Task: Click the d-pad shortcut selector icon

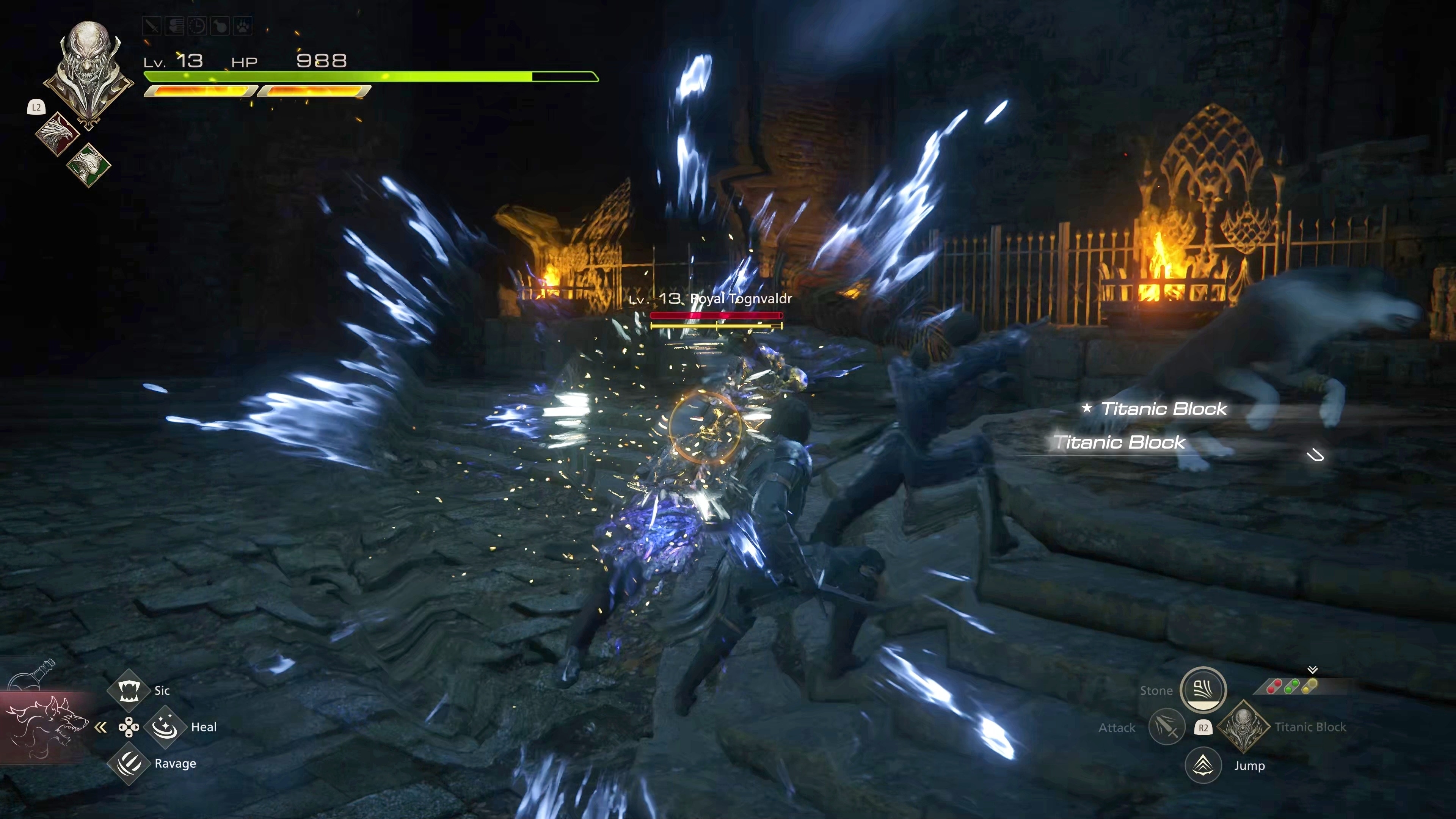Action: (129, 728)
